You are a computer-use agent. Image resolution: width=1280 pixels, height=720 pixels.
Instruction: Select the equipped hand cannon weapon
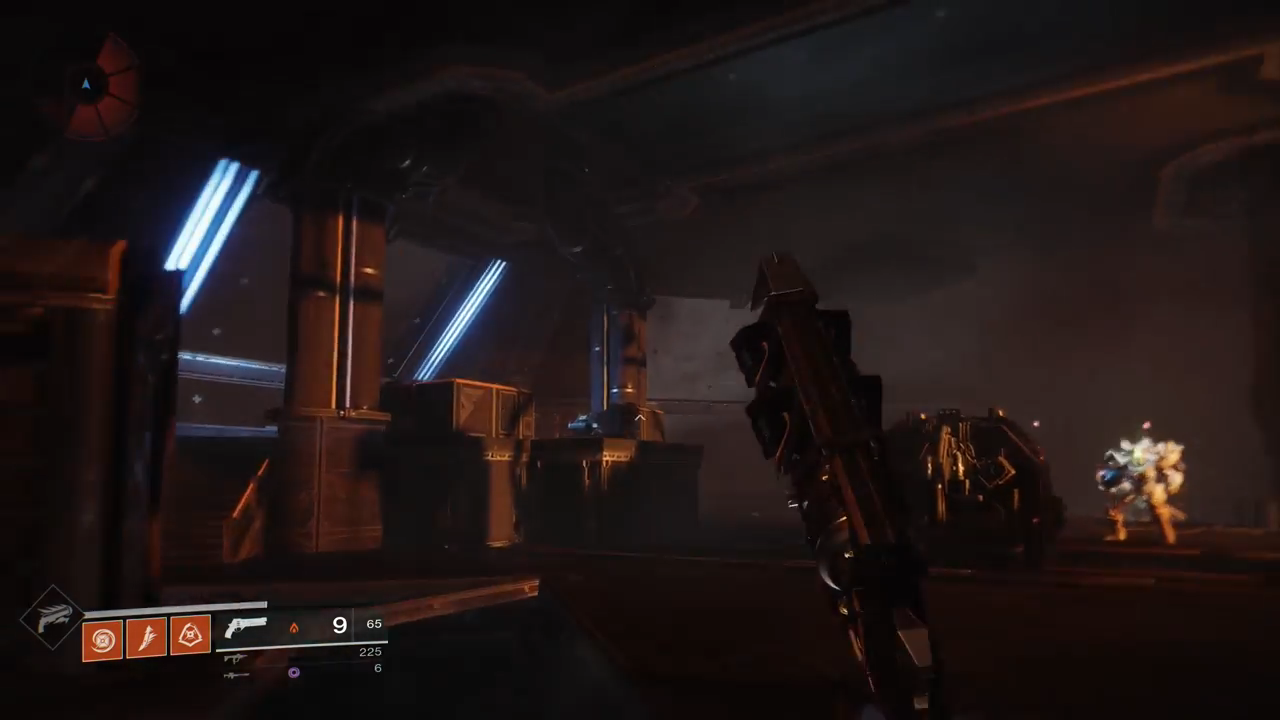coord(246,627)
